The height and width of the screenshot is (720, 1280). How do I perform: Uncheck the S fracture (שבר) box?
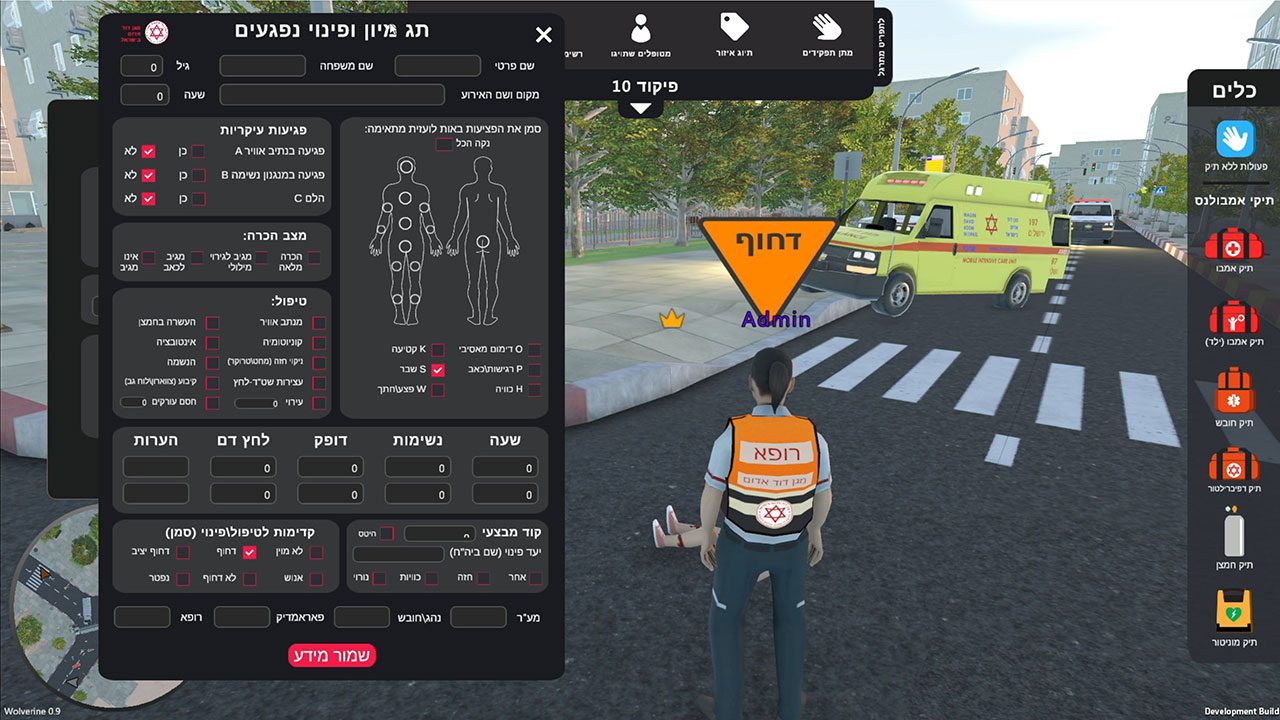[x=437, y=370]
